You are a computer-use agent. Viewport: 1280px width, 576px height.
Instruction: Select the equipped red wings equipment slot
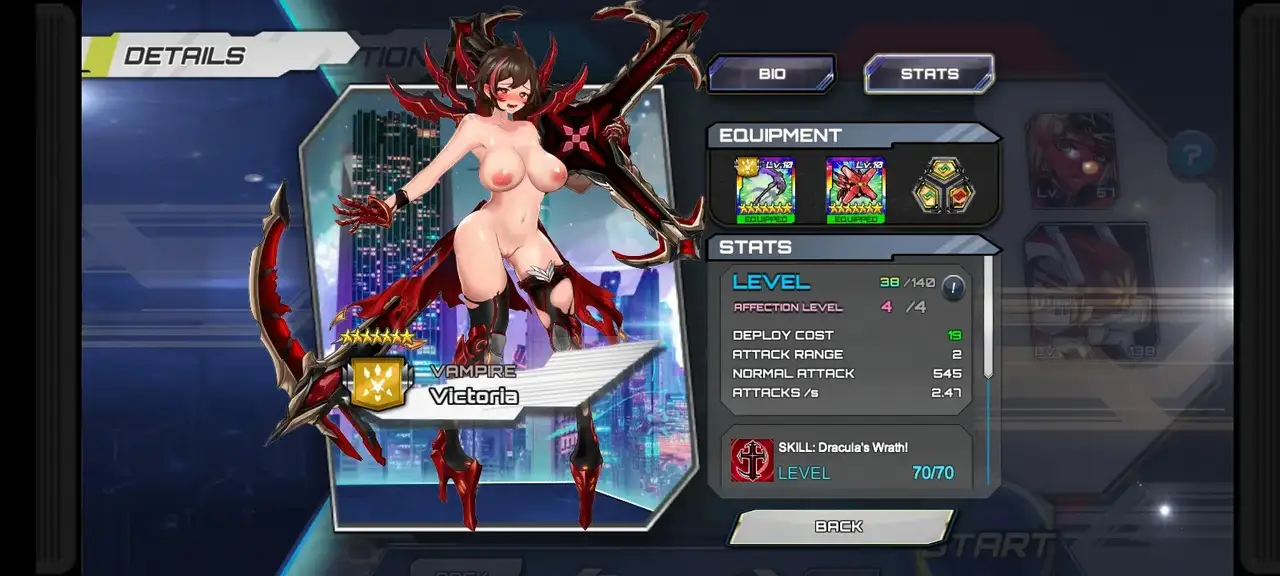pos(856,189)
